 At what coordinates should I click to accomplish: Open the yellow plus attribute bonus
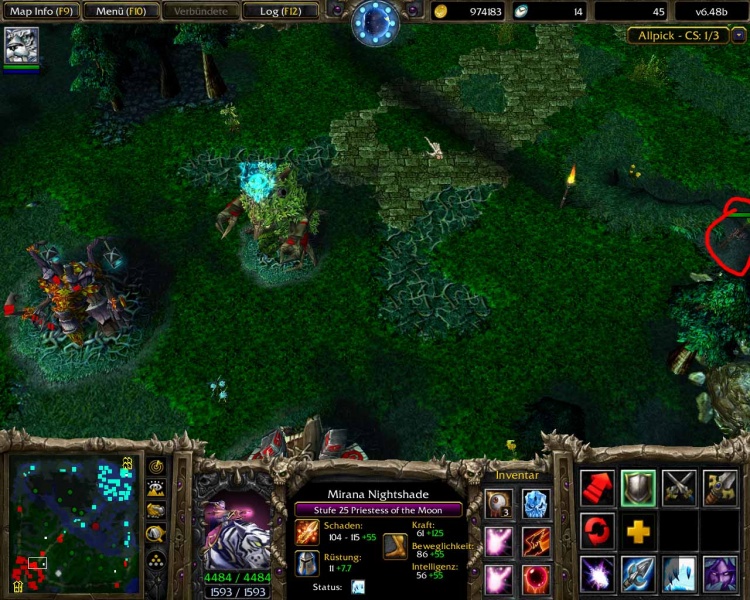638,531
